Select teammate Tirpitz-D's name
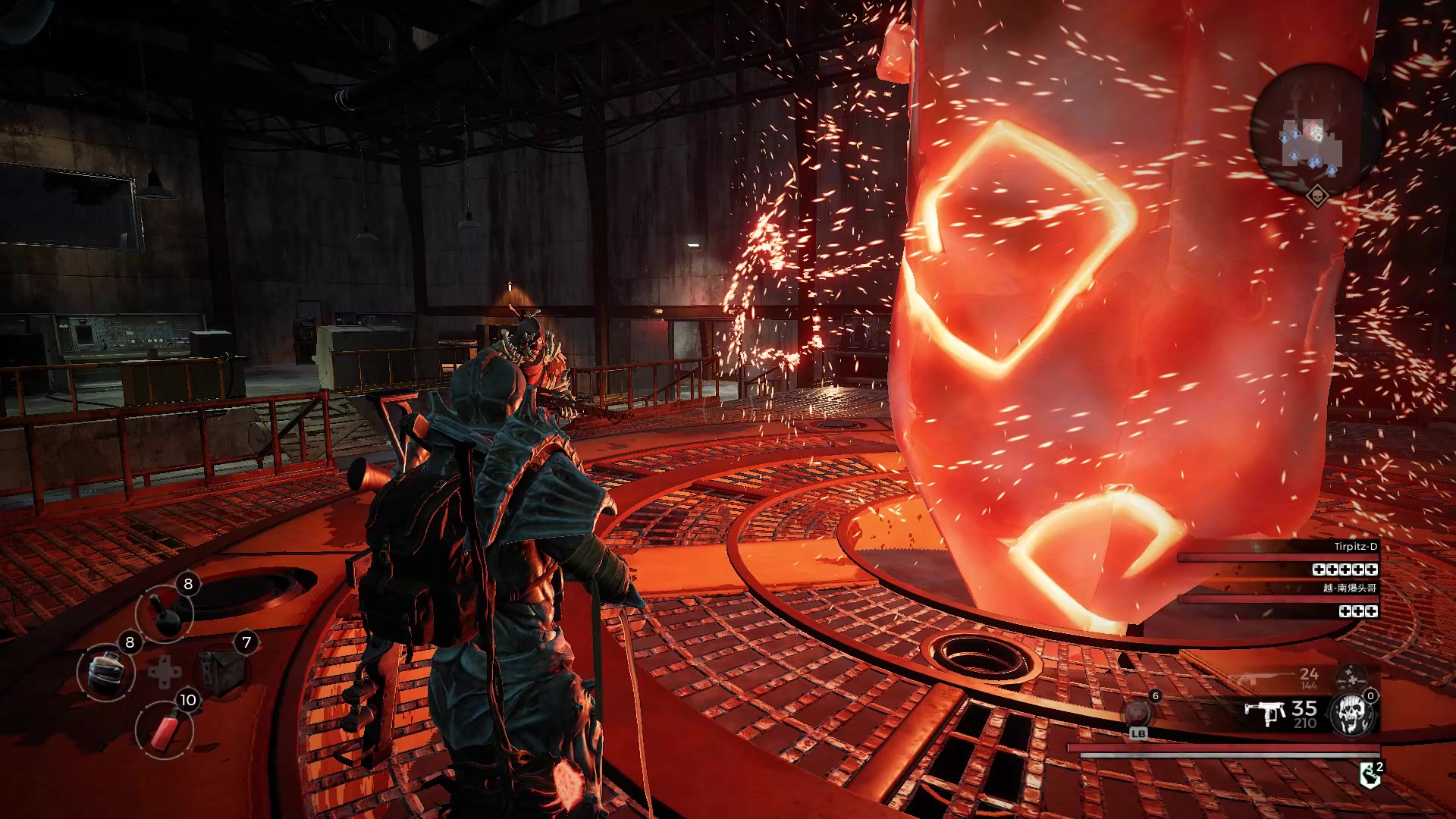Viewport: 1456px width, 819px height. tap(1355, 547)
